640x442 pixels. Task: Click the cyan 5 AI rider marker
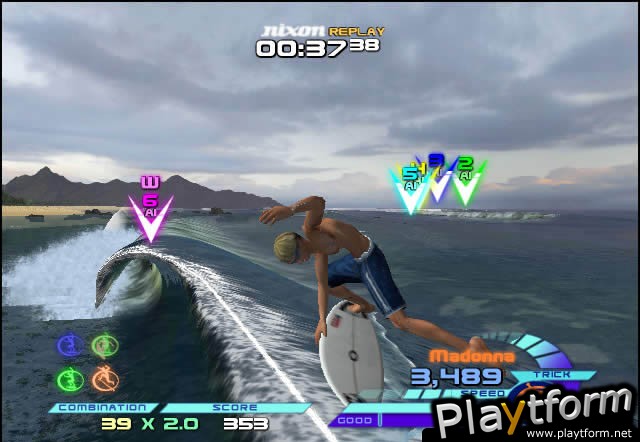coord(408,189)
